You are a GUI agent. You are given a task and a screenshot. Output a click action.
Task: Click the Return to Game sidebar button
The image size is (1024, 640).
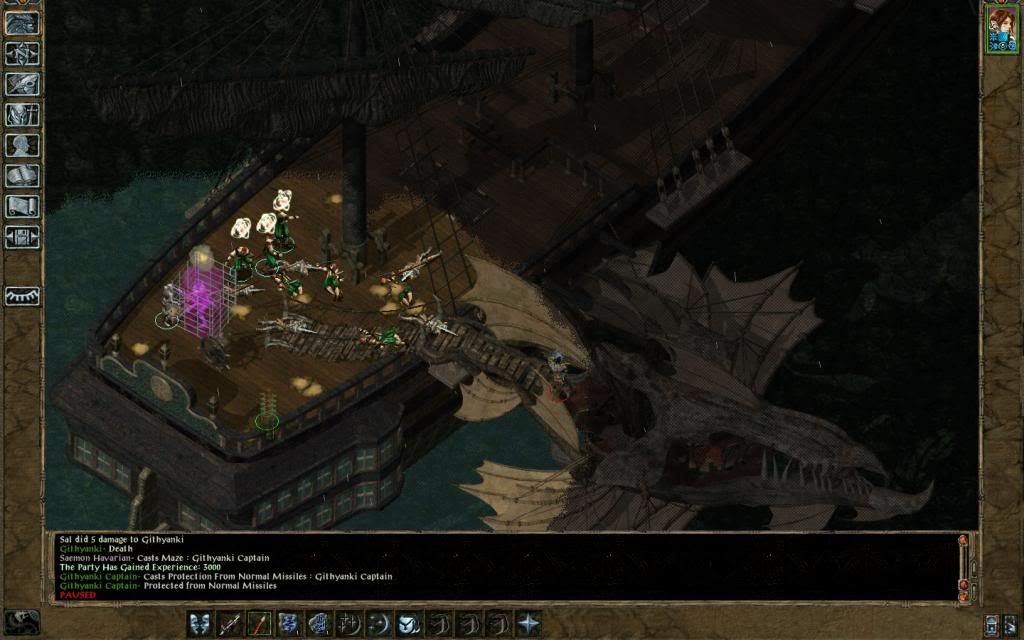22,23
